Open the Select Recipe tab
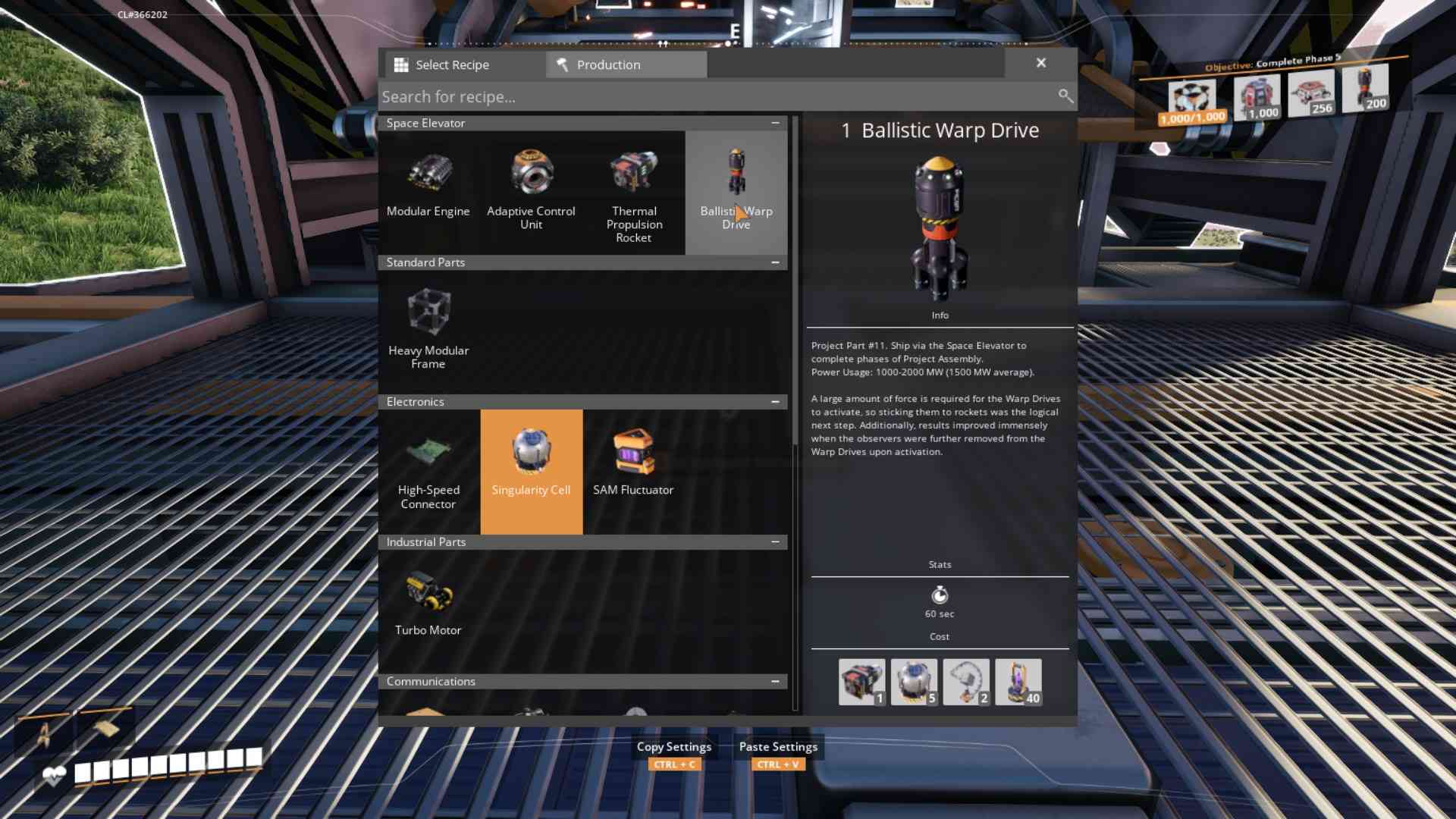Screen dimensions: 1456x819 pyautogui.click(x=453, y=64)
